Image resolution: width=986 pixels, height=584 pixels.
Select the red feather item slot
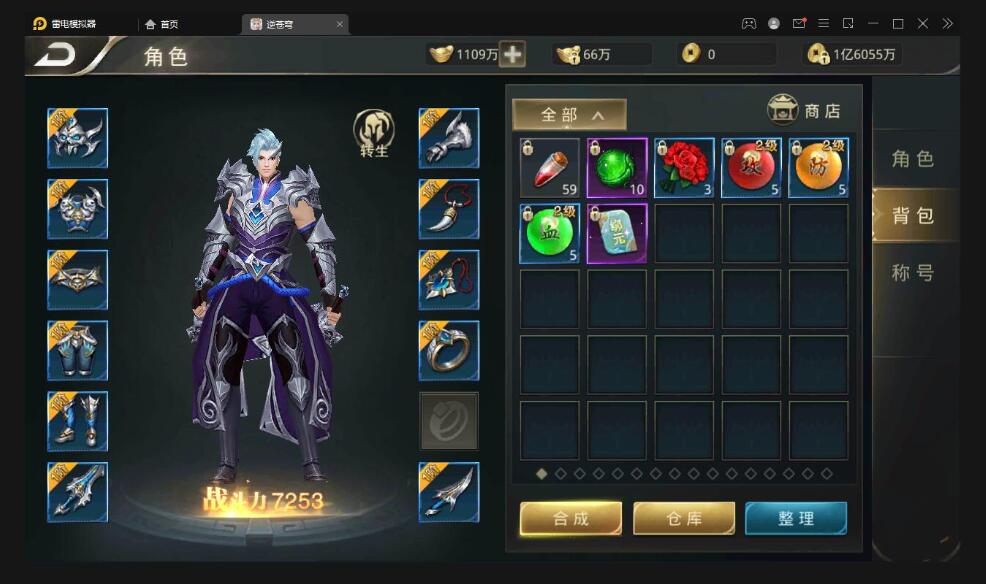coord(550,168)
